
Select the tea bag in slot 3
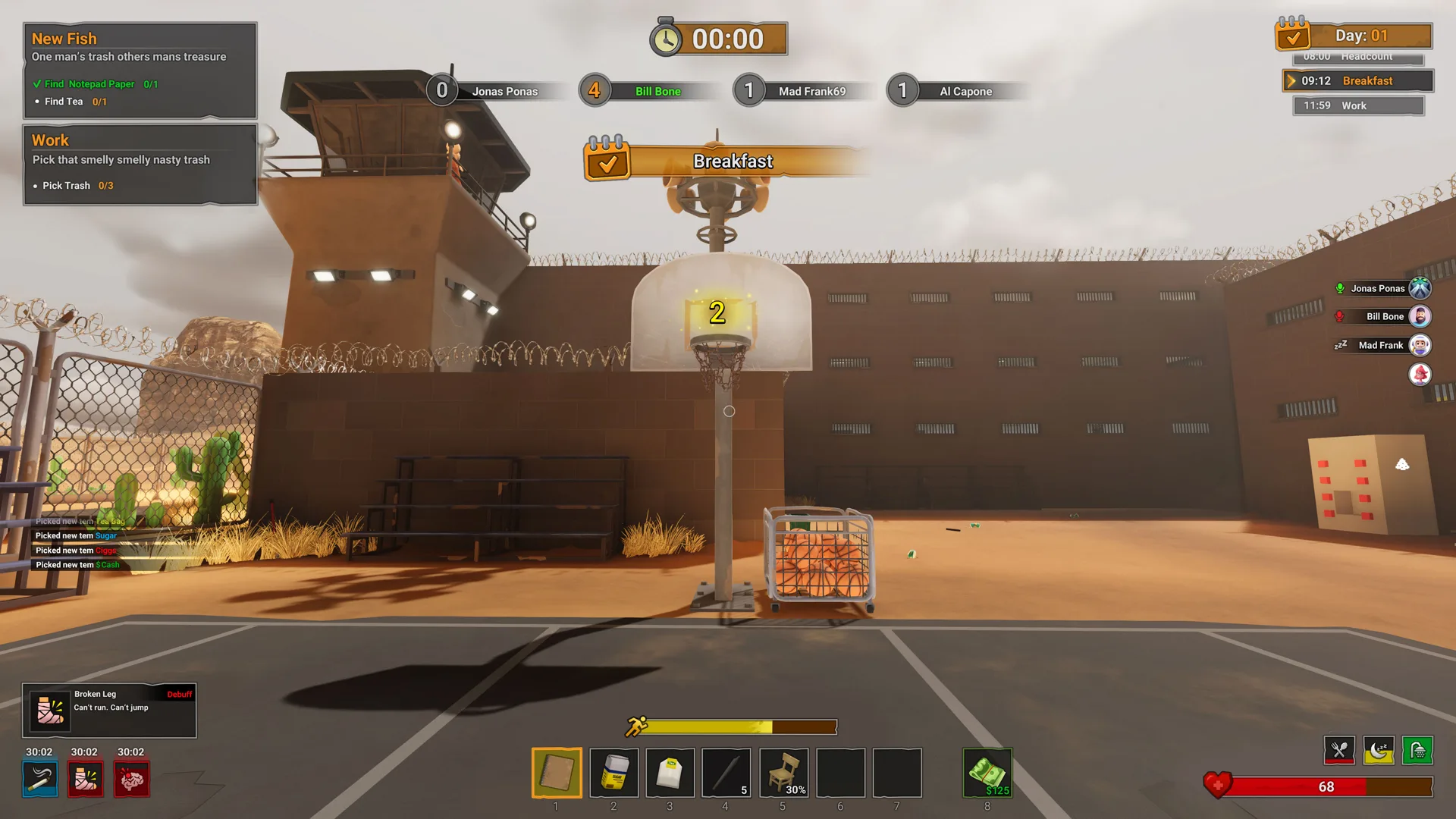(670, 773)
